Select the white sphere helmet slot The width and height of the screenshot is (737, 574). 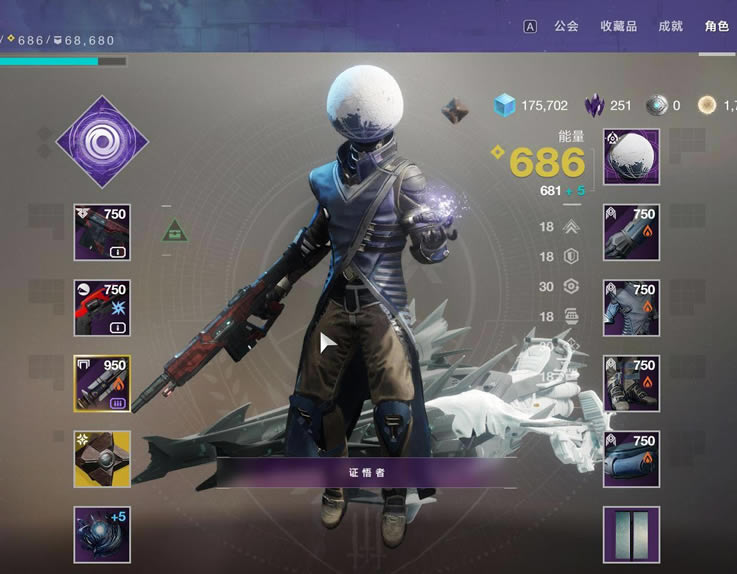[631, 157]
